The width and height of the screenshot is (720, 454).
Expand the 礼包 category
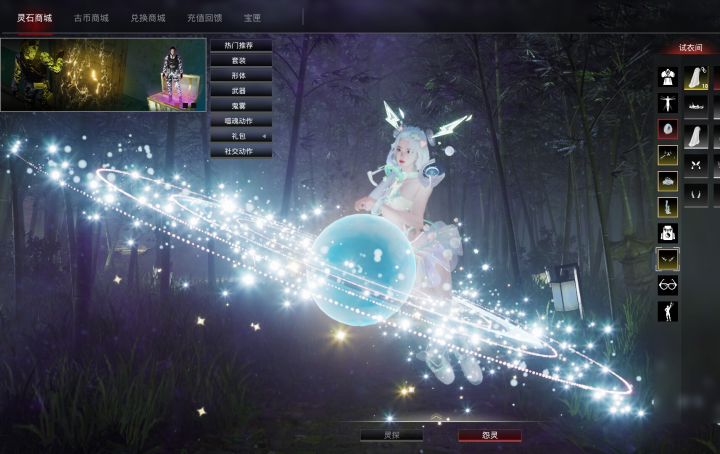[x=240, y=136]
